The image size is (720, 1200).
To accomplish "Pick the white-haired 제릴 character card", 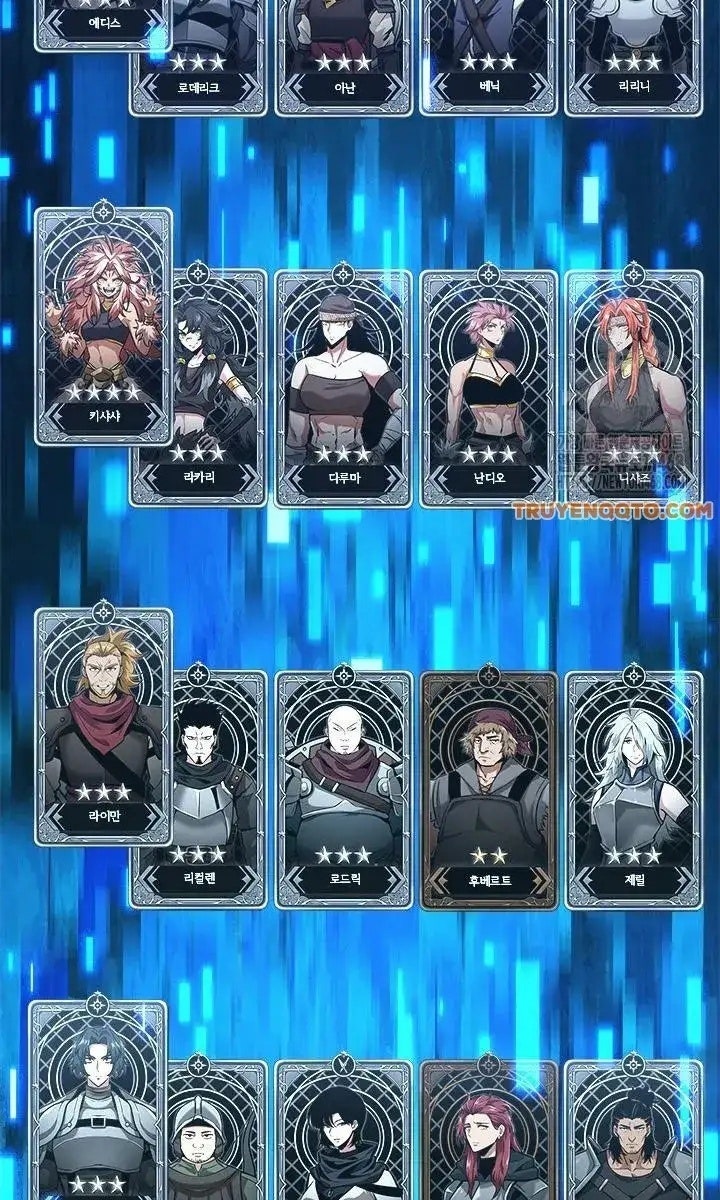I will coord(632,788).
